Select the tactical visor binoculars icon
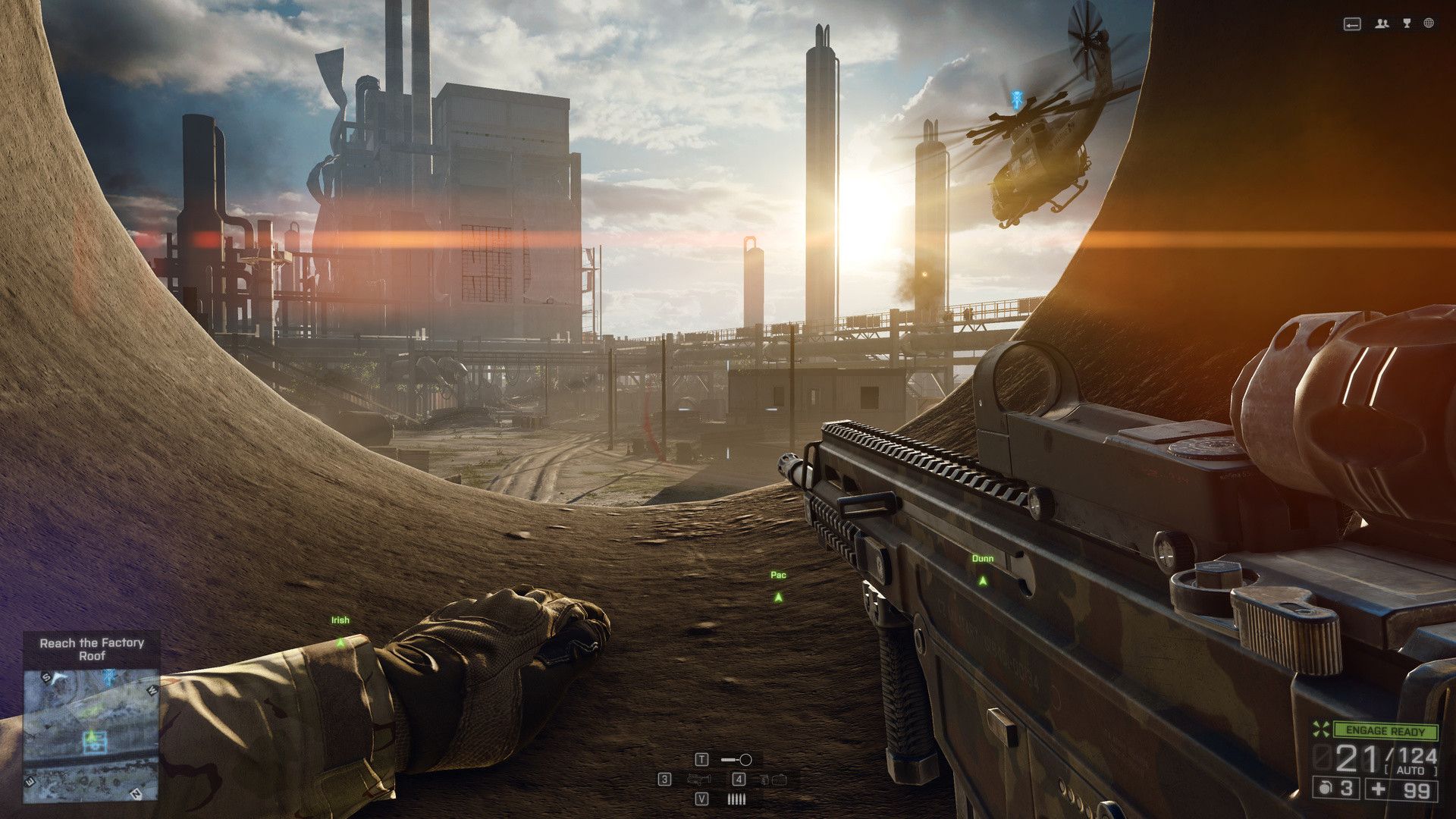 (736, 760)
